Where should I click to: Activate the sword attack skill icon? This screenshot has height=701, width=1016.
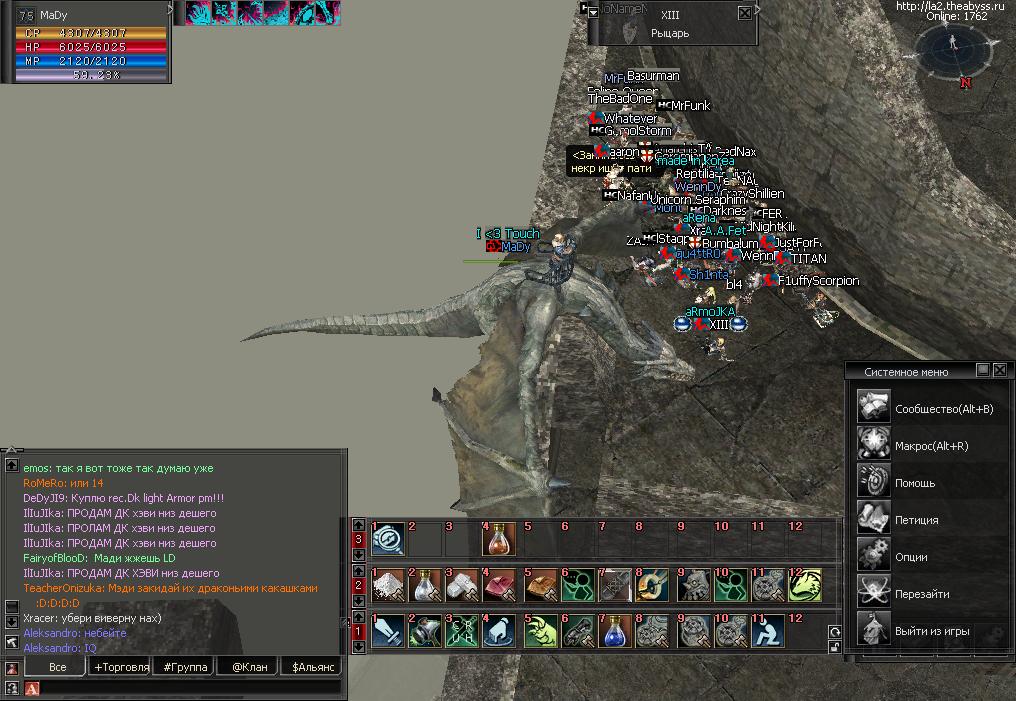coord(387,633)
